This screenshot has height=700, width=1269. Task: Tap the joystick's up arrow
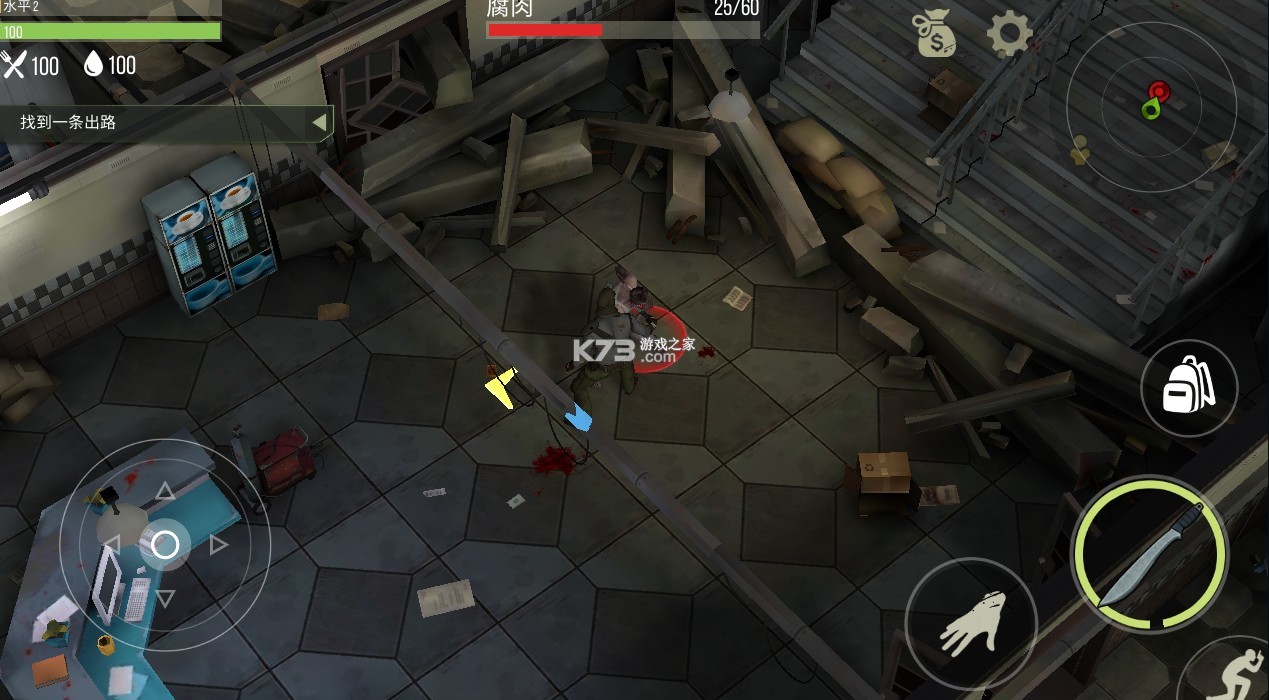point(165,491)
